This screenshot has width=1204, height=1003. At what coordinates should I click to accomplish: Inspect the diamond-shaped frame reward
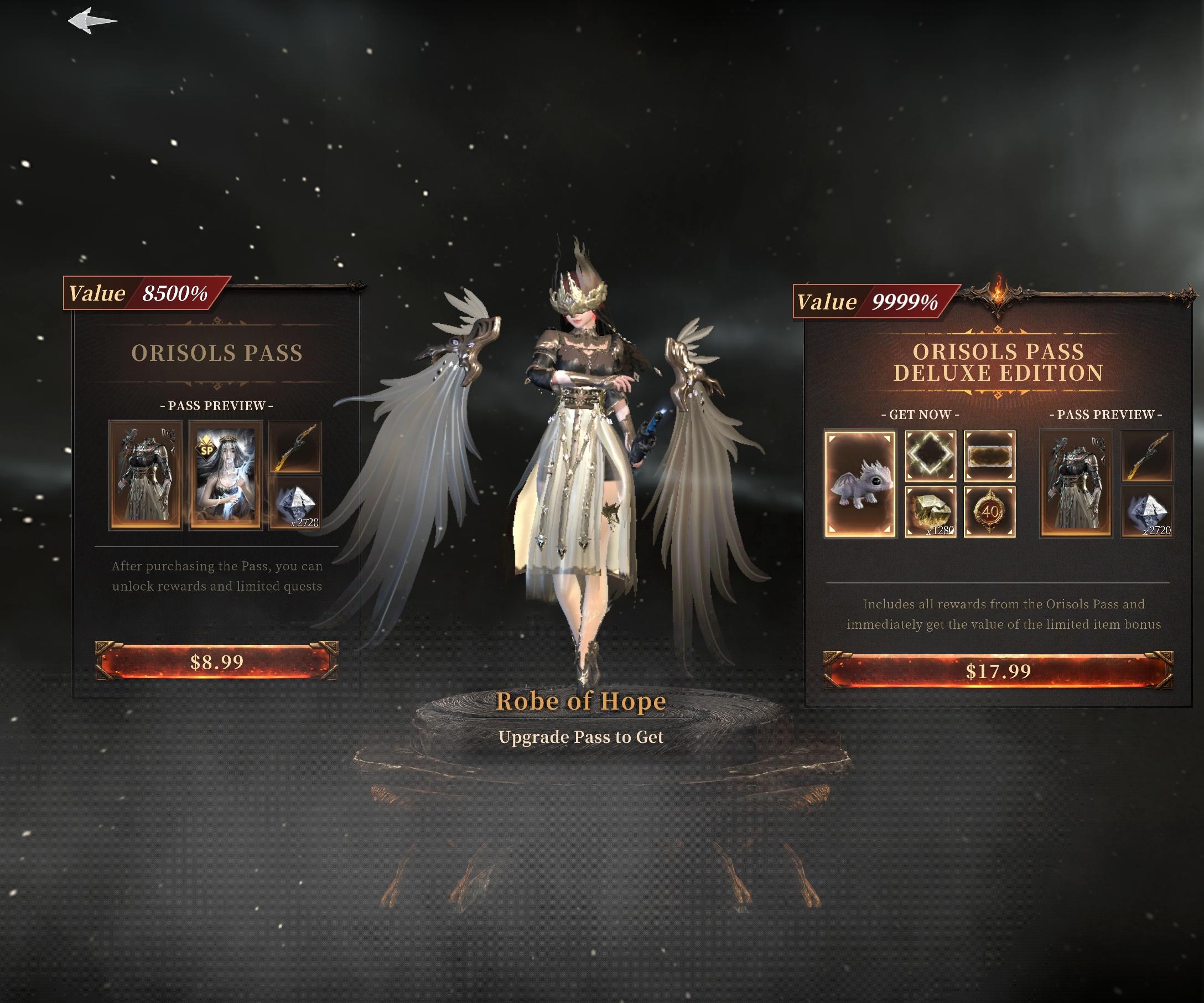pyautogui.click(x=930, y=456)
